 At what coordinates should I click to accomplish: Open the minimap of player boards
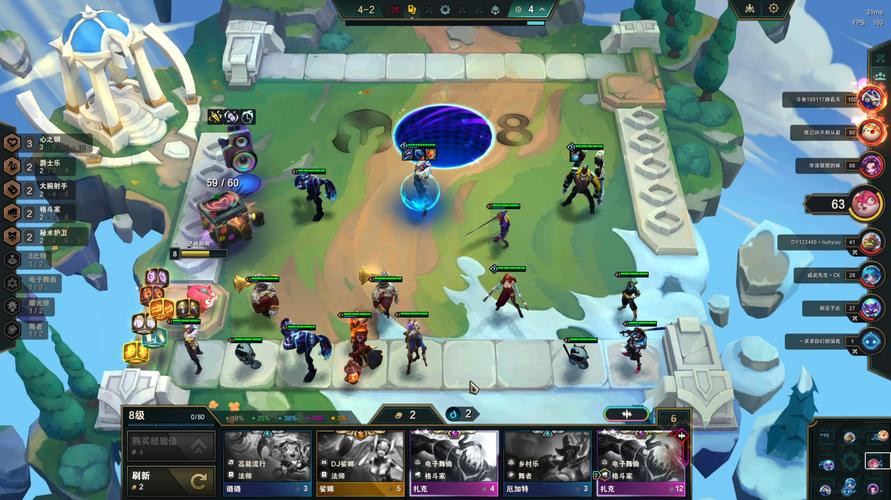(850, 460)
